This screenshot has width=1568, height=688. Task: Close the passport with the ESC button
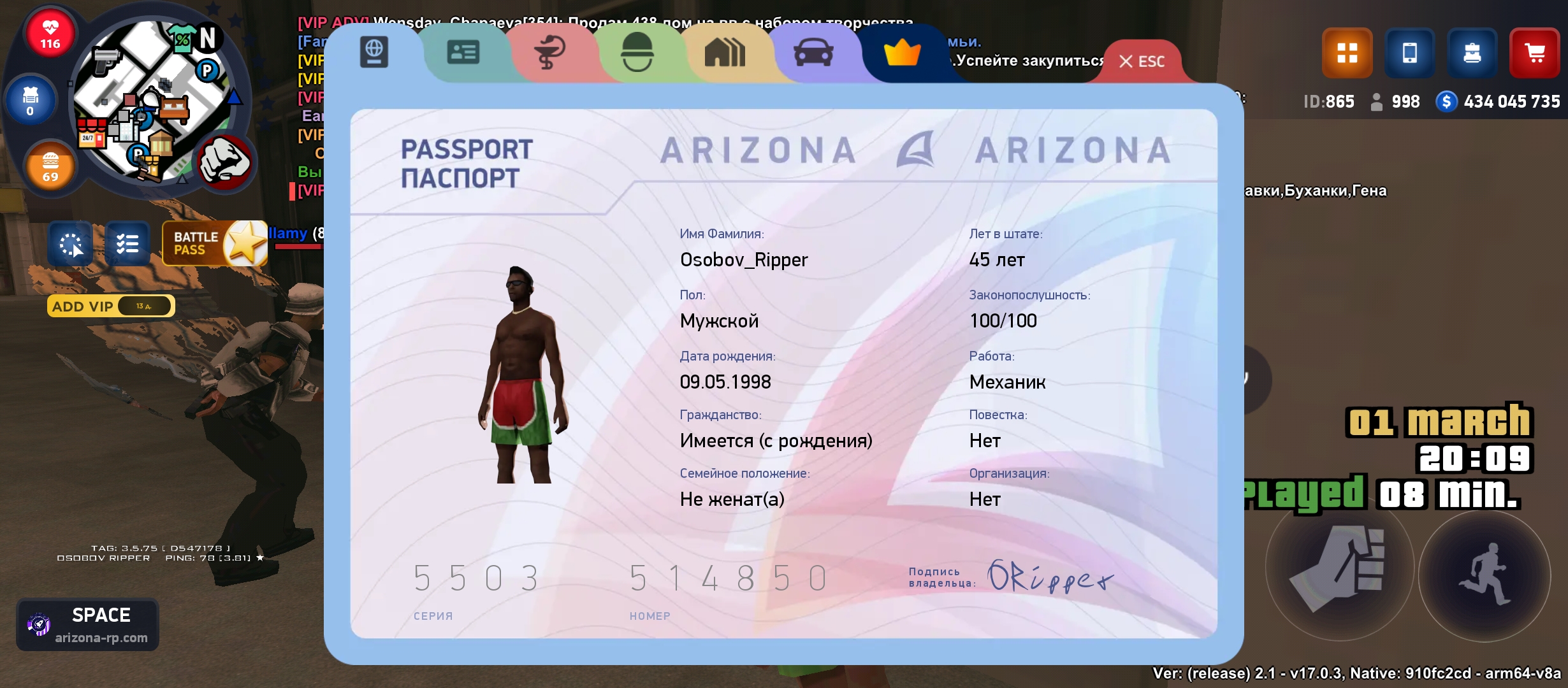(x=1142, y=61)
